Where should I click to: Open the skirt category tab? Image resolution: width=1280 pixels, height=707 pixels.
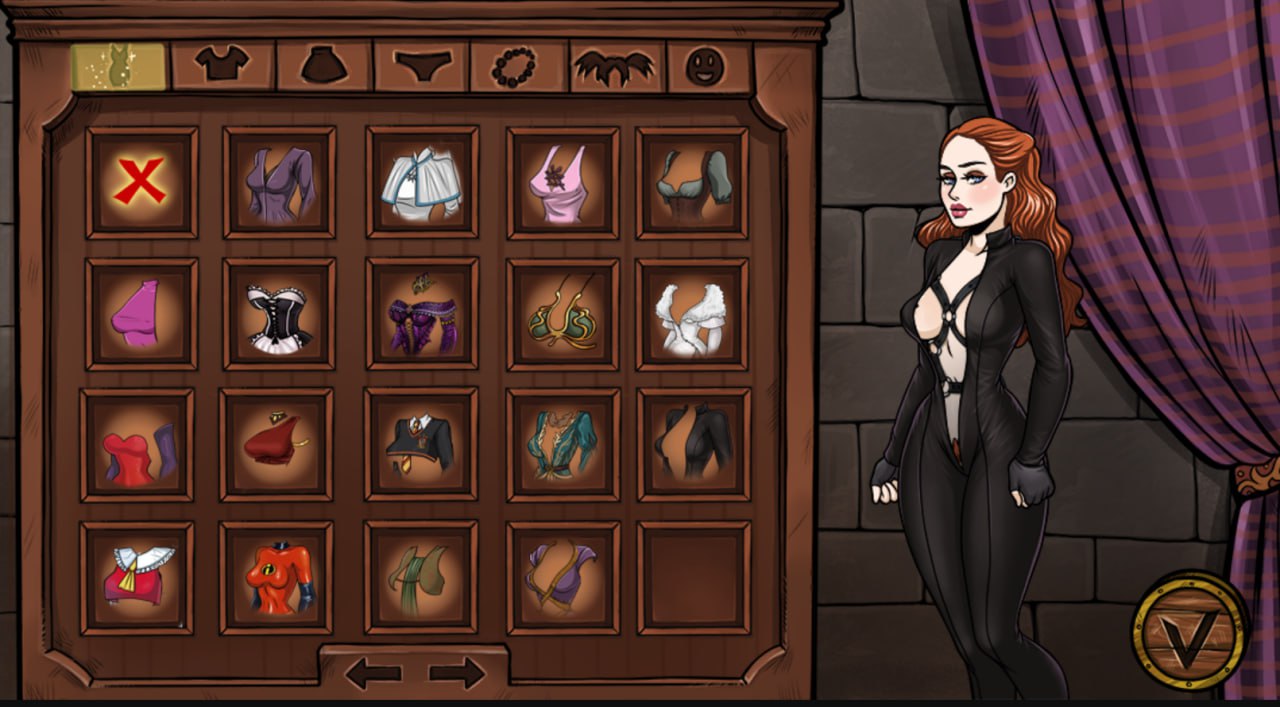click(x=324, y=66)
